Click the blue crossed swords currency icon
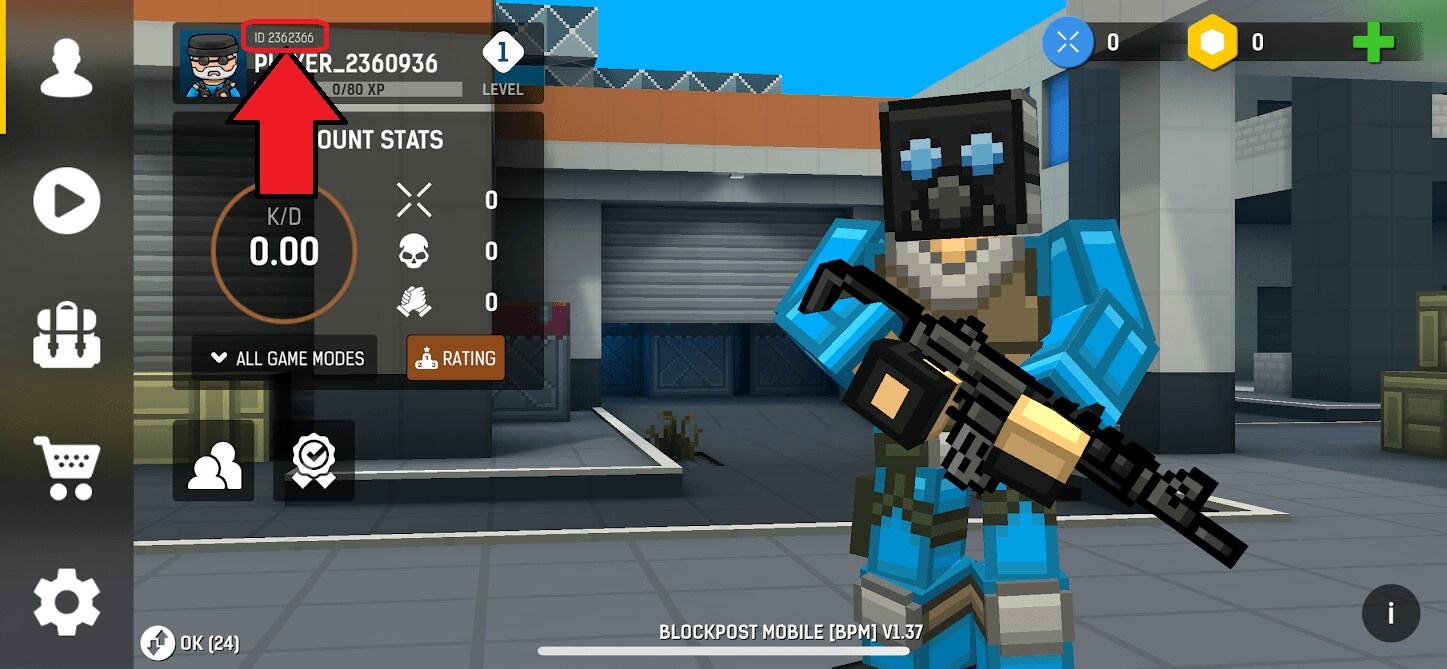This screenshot has width=1447, height=669. click(x=1068, y=42)
